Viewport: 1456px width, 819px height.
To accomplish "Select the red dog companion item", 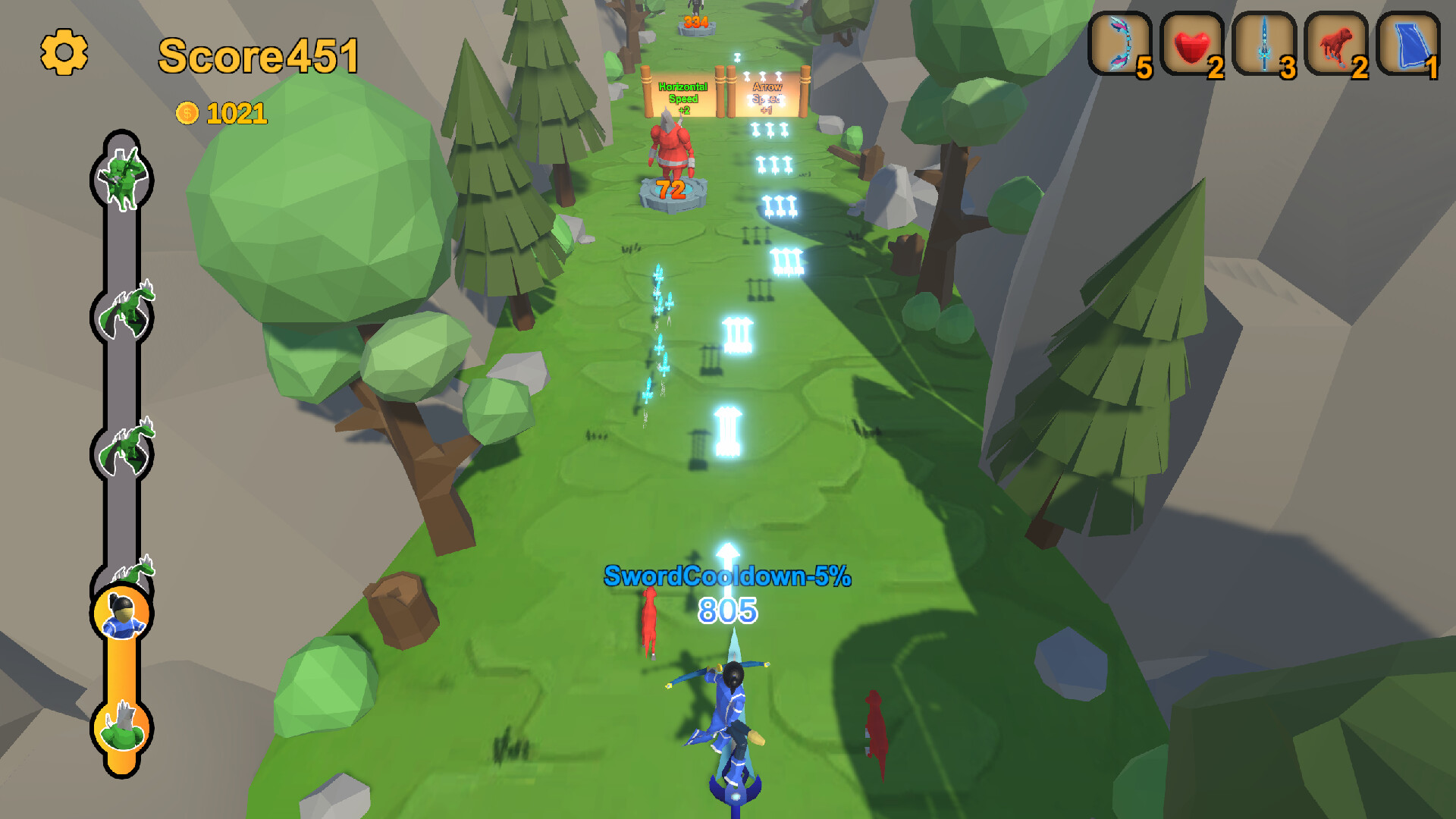I will tap(1335, 43).
